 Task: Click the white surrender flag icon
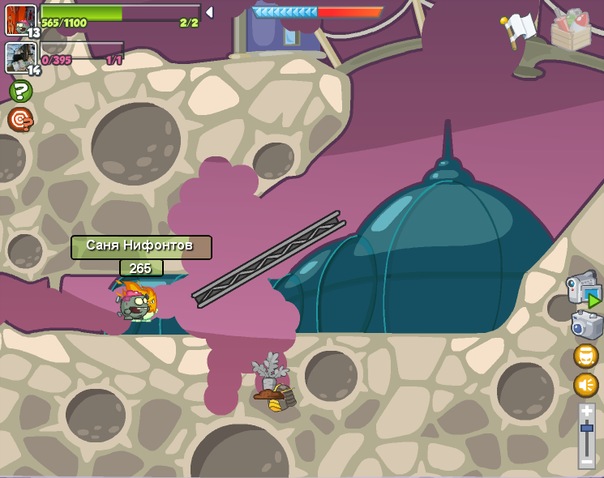pyautogui.click(x=520, y=28)
